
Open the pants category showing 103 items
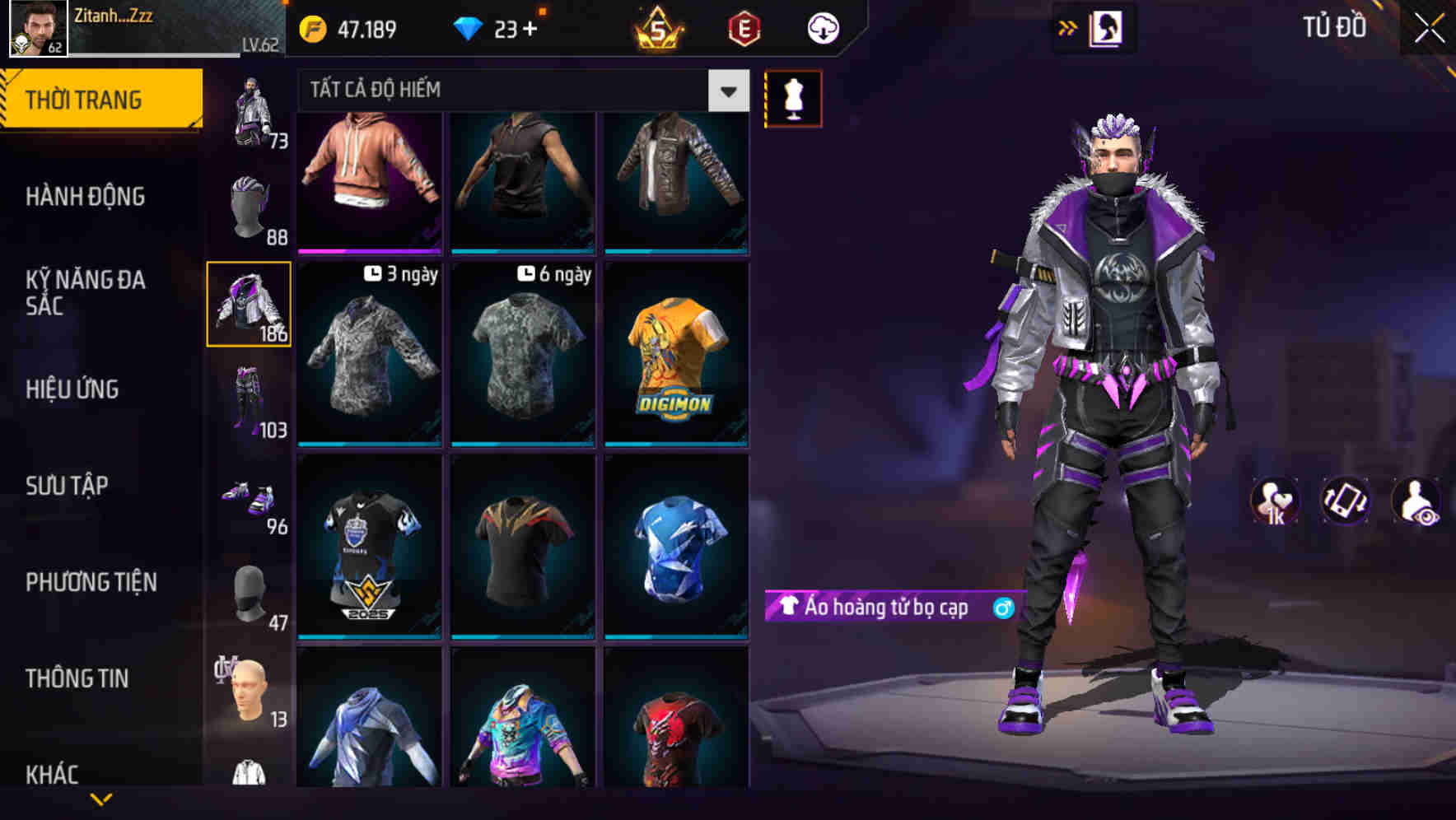click(x=250, y=395)
